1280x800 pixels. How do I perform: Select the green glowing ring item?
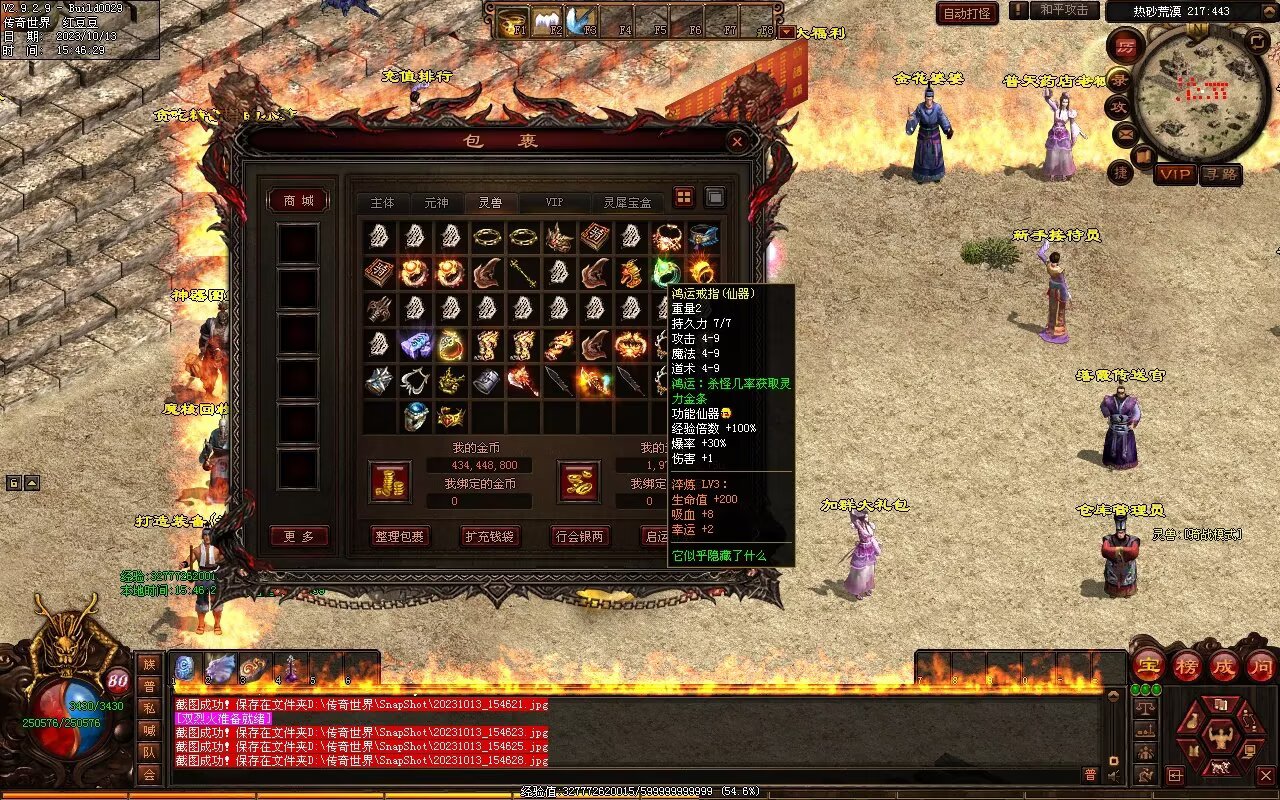pos(666,271)
